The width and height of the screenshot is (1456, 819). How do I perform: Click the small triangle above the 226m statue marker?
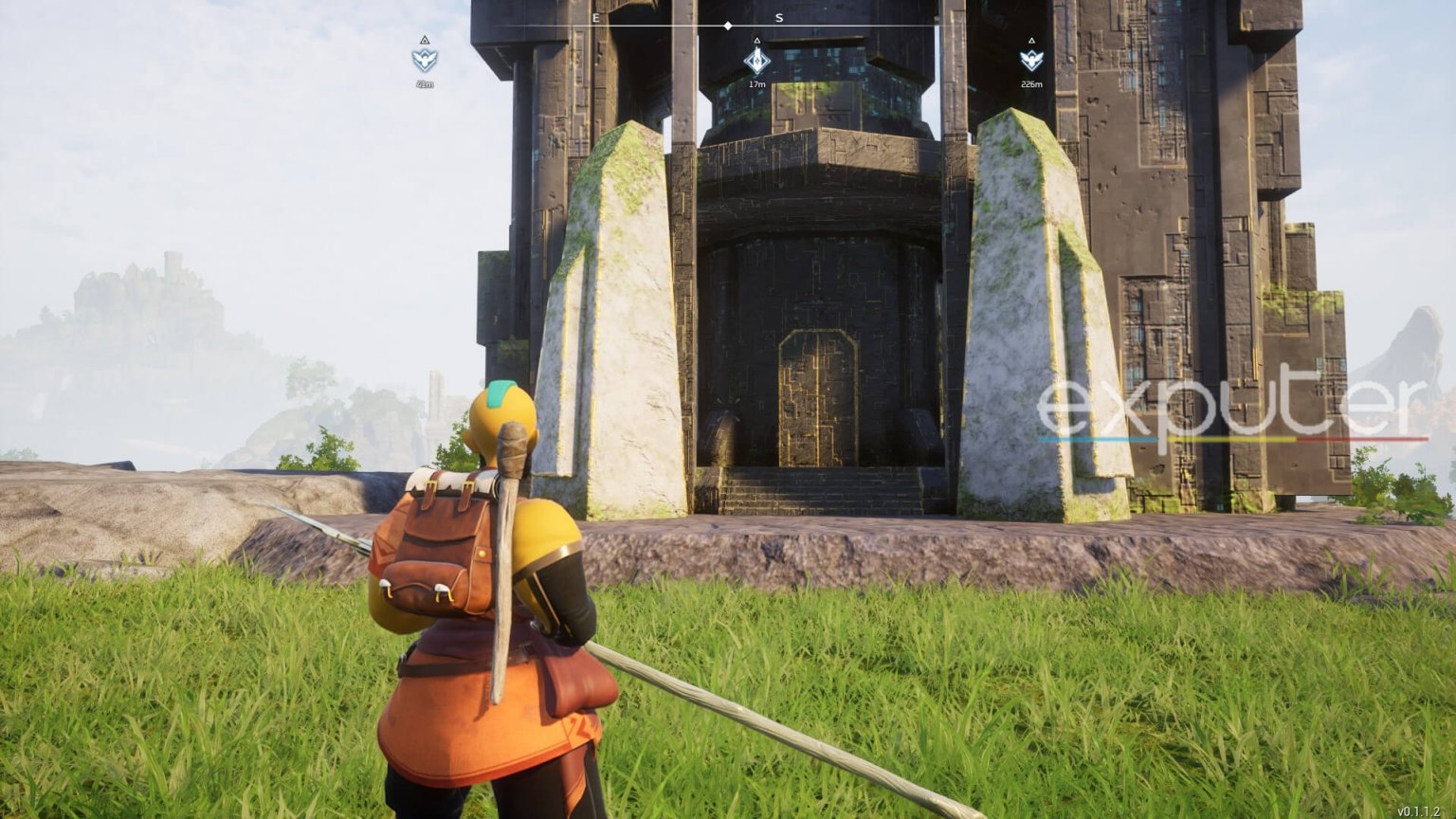click(1033, 40)
